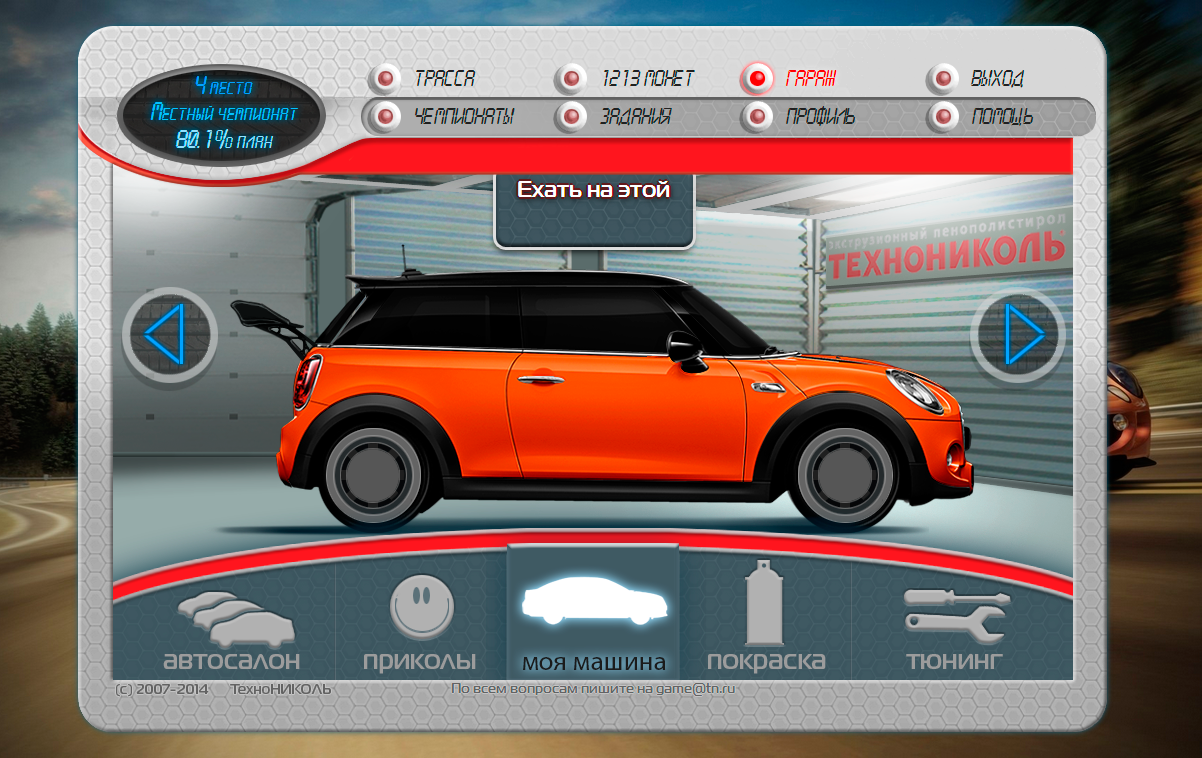
Task: Select the 1213 монет menu entry
Action: (646, 79)
